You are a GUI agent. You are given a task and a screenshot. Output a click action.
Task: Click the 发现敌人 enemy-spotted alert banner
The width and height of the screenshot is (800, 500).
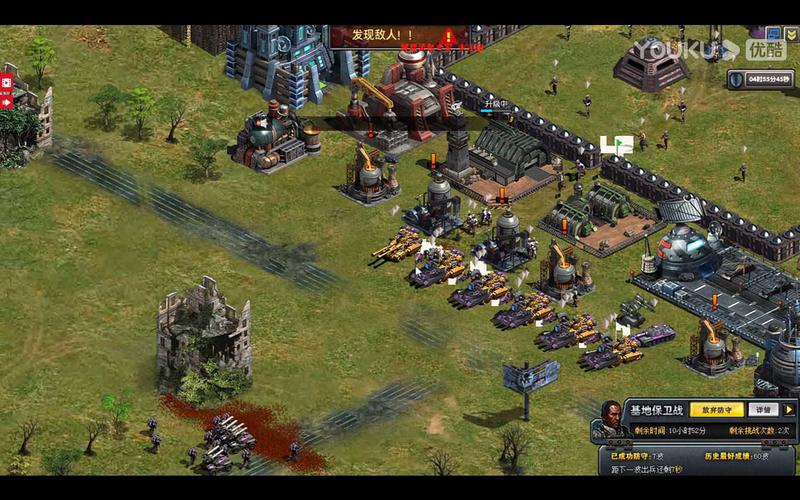click(x=392, y=36)
